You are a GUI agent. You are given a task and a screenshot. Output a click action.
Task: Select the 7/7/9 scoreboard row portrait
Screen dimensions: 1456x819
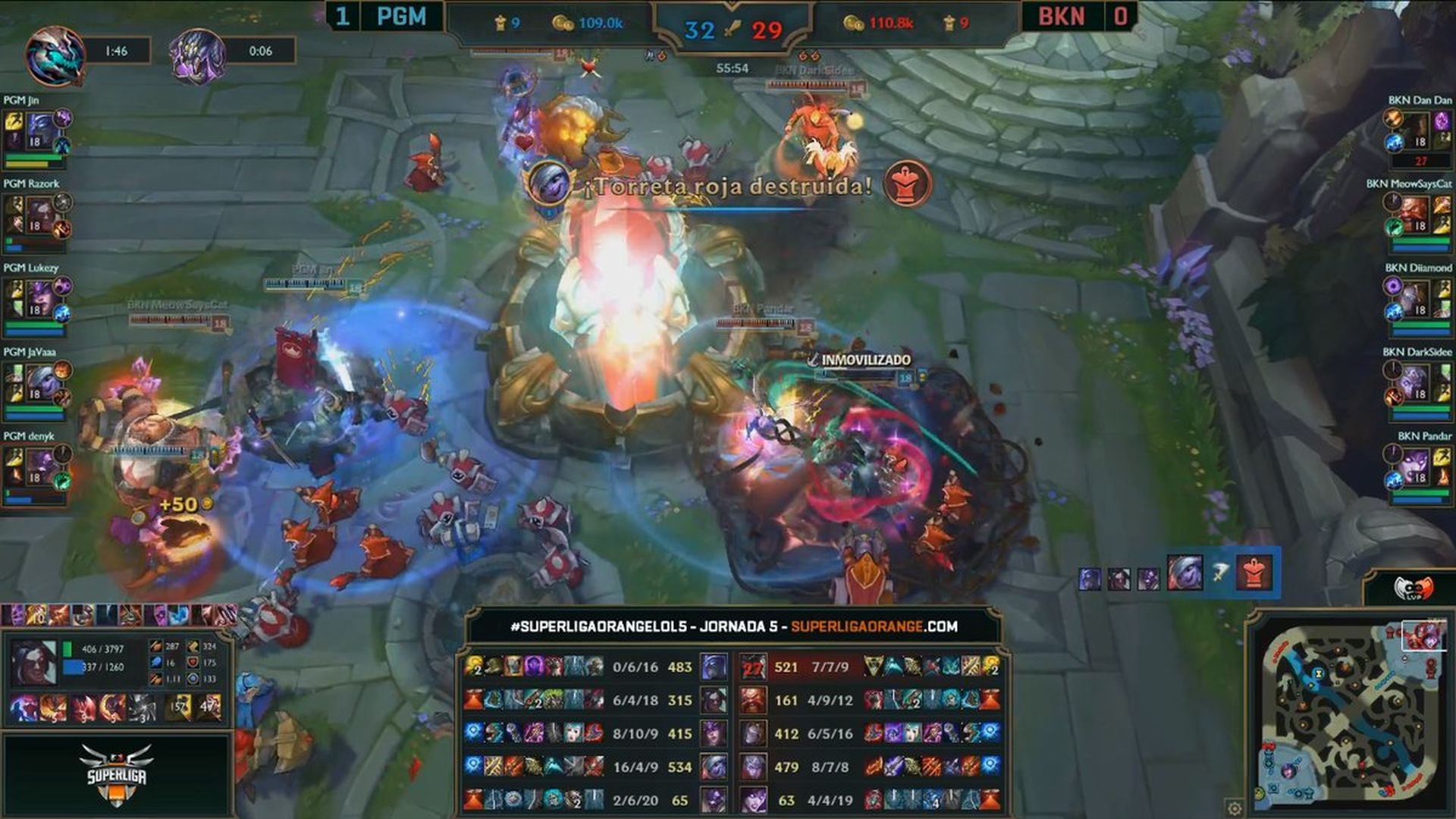[753, 667]
